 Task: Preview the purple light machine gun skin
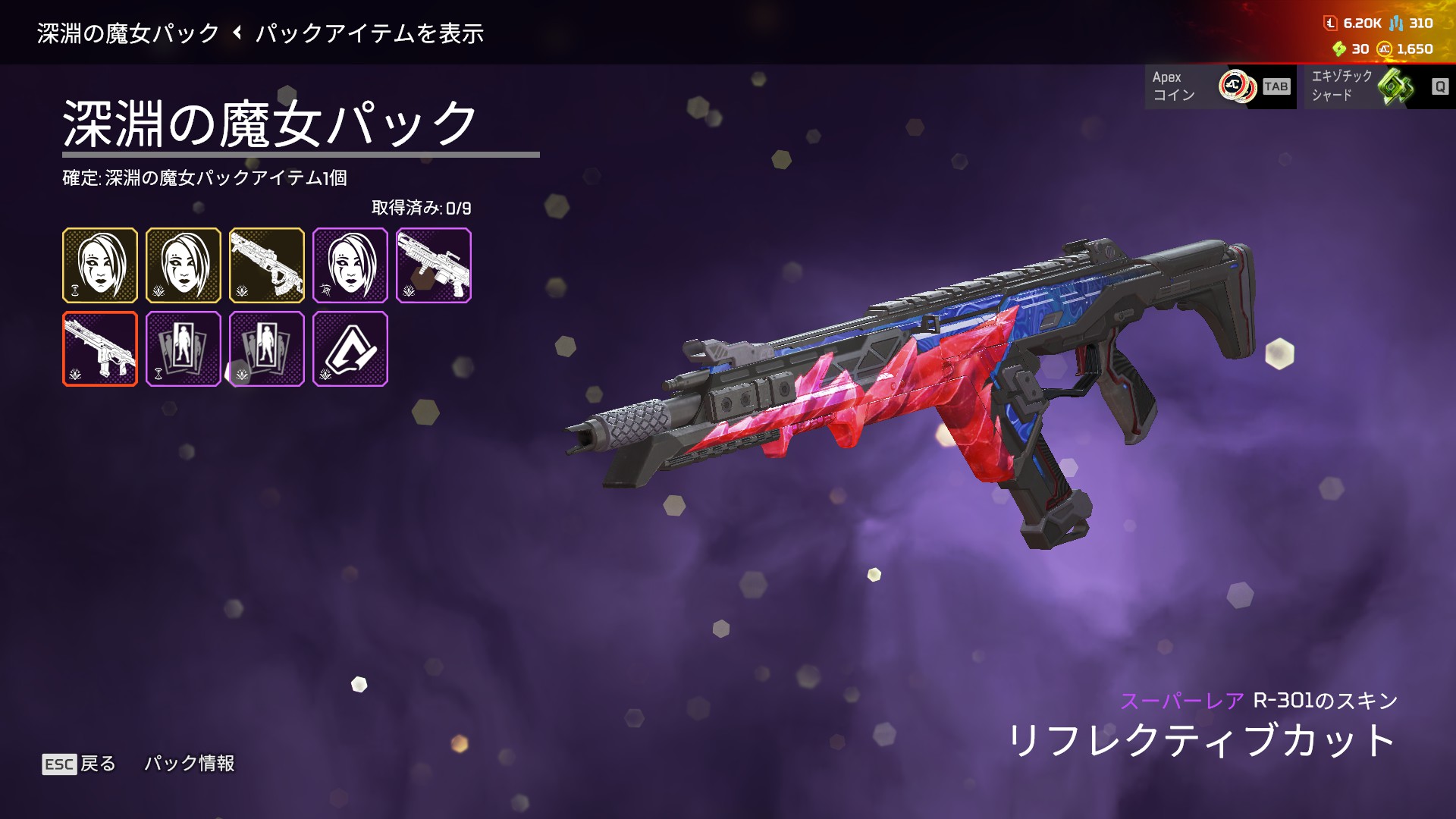434,265
